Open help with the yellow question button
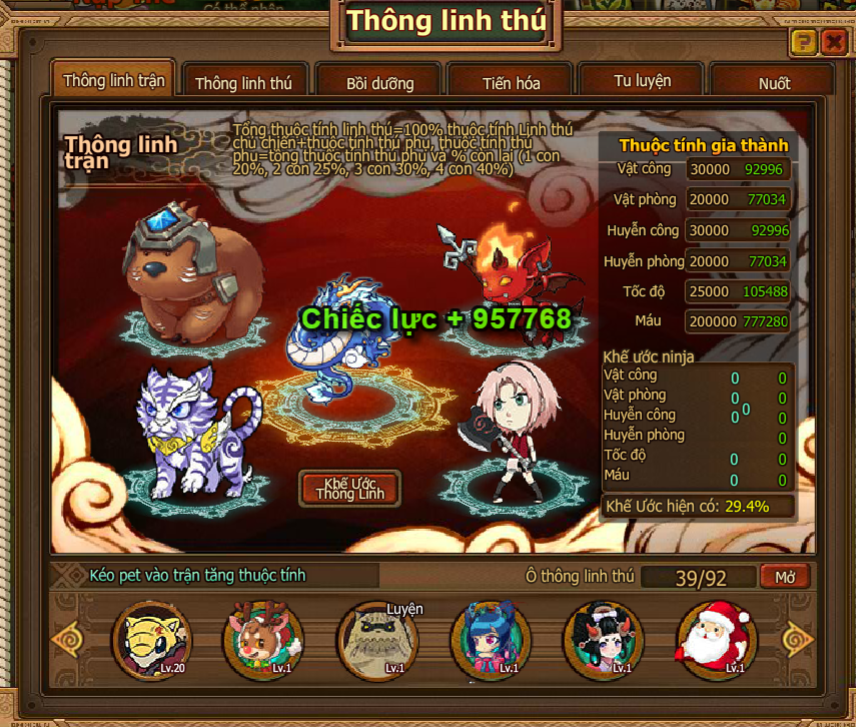 pyautogui.click(x=803, y=42)
